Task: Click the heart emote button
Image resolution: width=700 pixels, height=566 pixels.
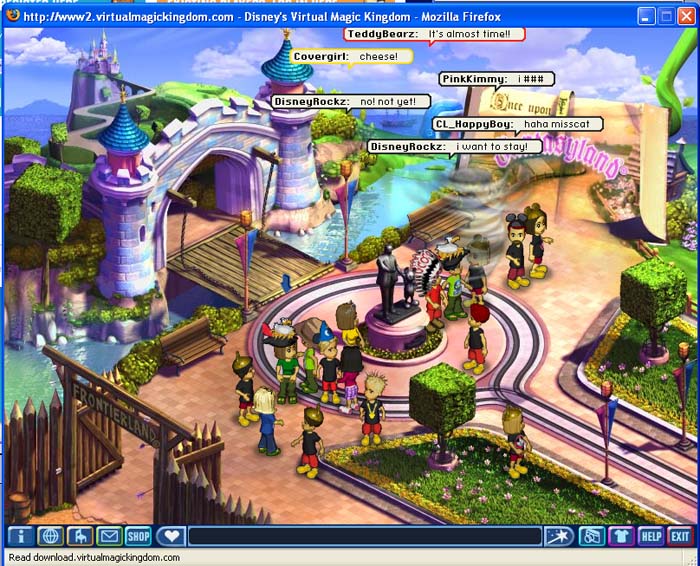Action: tap(171, 536)
